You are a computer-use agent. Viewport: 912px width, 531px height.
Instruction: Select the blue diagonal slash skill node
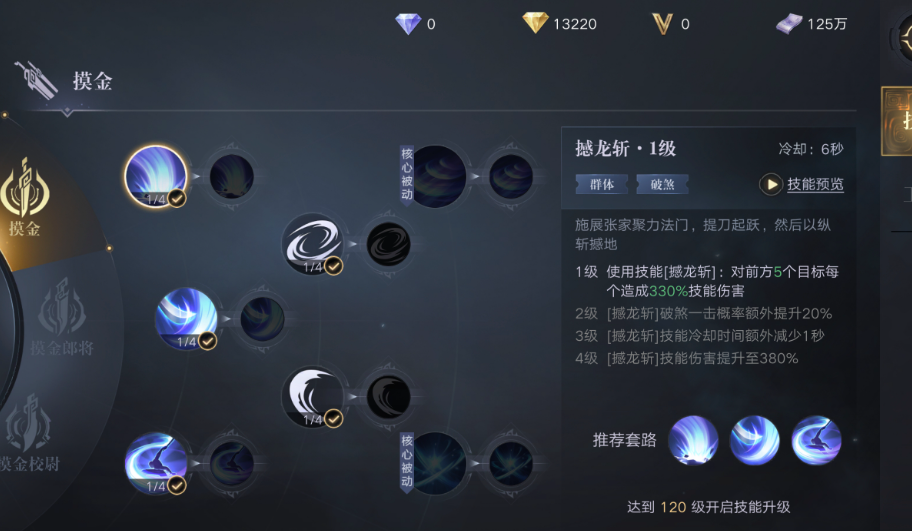[186, 318]
